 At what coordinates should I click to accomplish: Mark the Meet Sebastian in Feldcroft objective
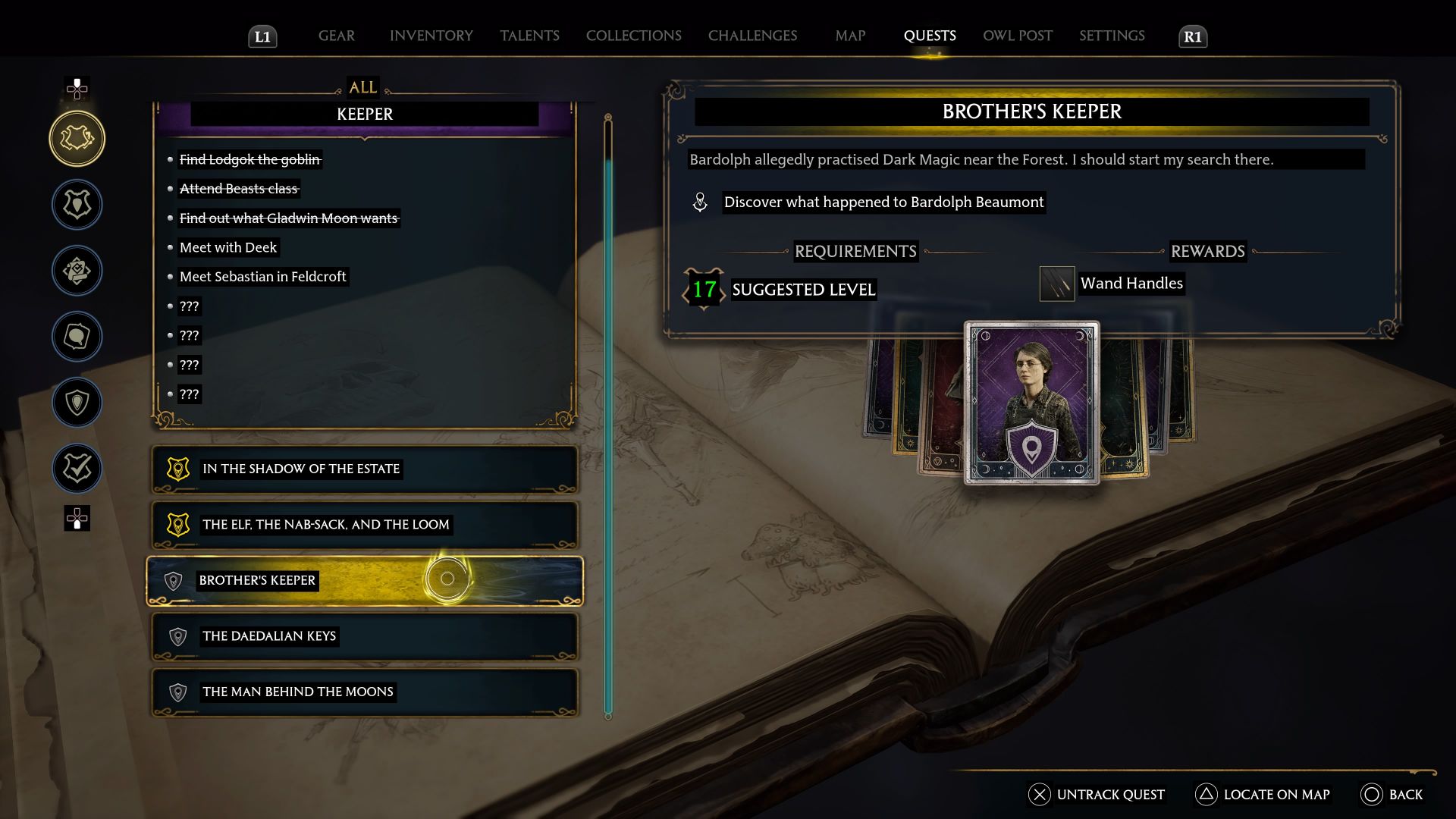click(x=262, y=276)
